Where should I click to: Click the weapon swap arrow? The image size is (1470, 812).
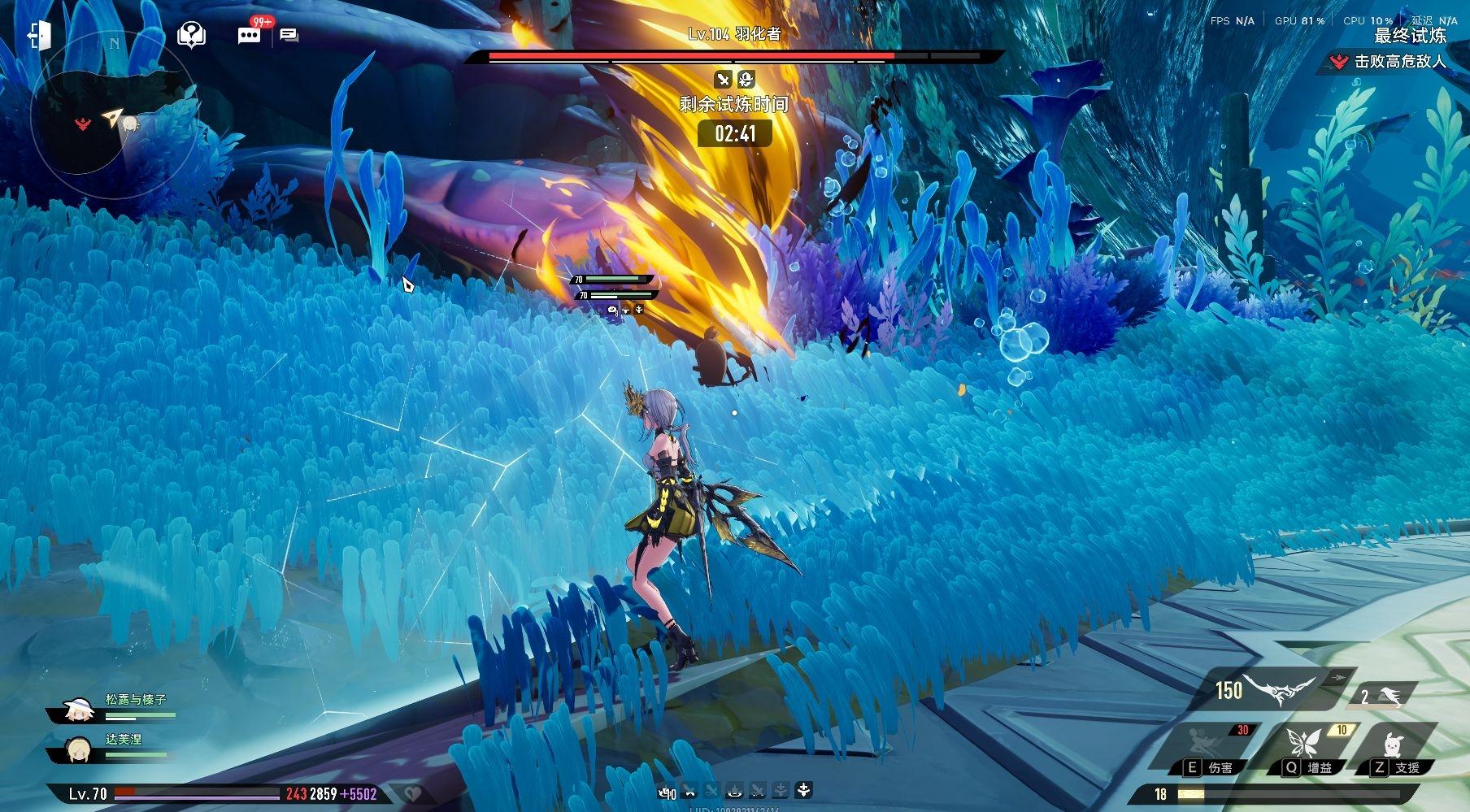[1337, 676]
